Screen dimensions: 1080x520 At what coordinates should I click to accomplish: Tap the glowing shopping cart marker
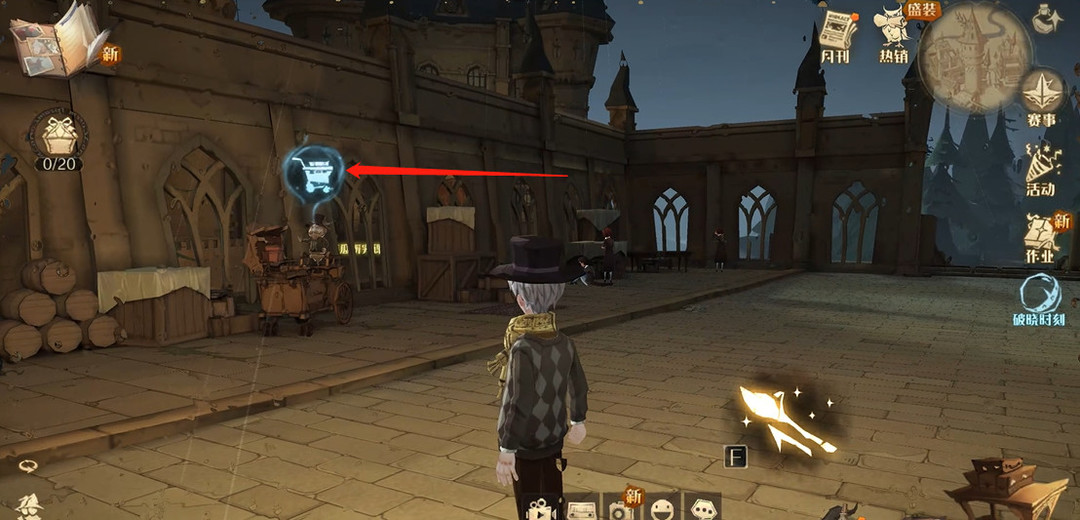point(313,172)
